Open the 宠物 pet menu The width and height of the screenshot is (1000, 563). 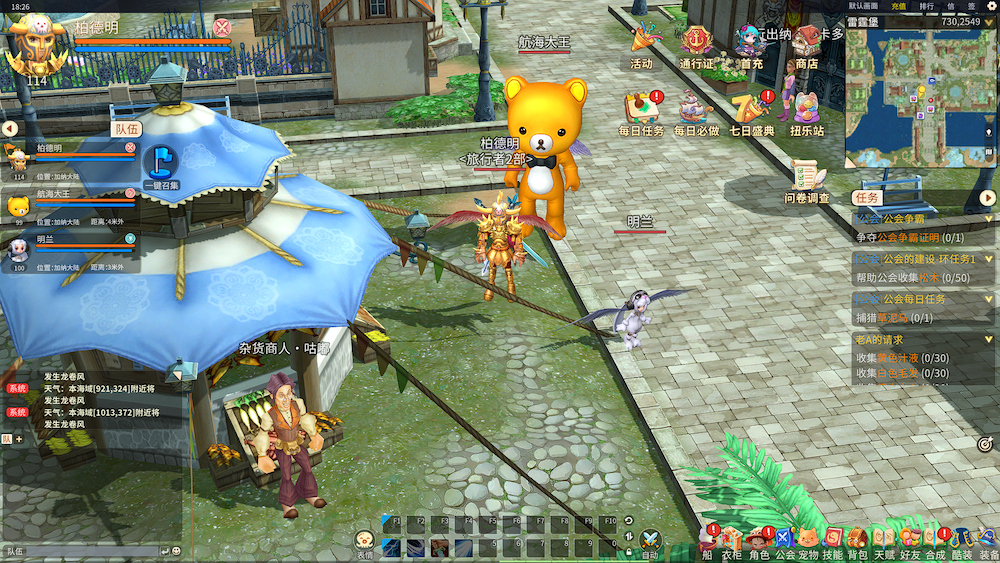point(809,540)
